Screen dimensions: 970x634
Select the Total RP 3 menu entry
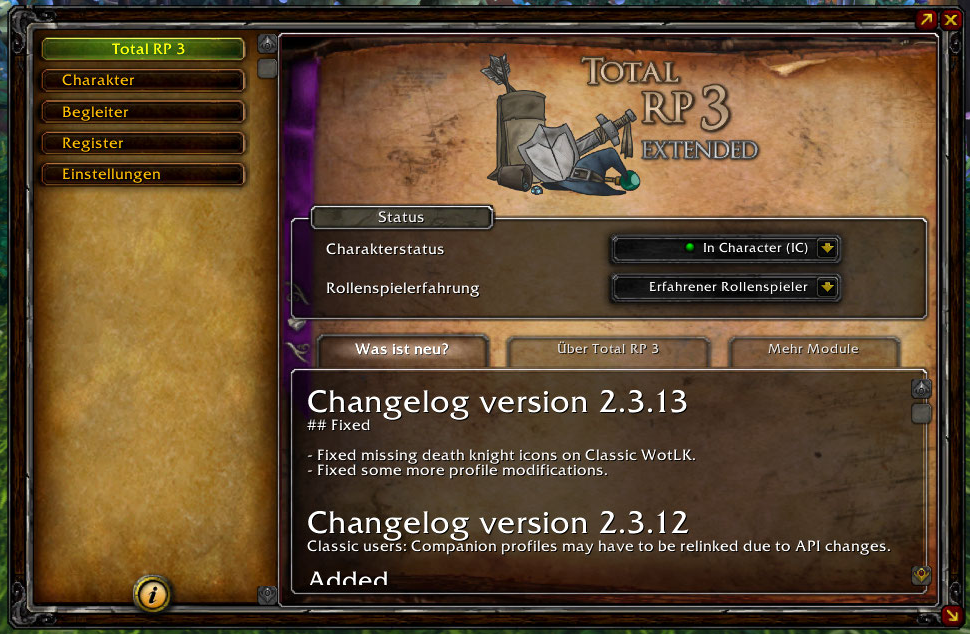(x=143, y=49)
